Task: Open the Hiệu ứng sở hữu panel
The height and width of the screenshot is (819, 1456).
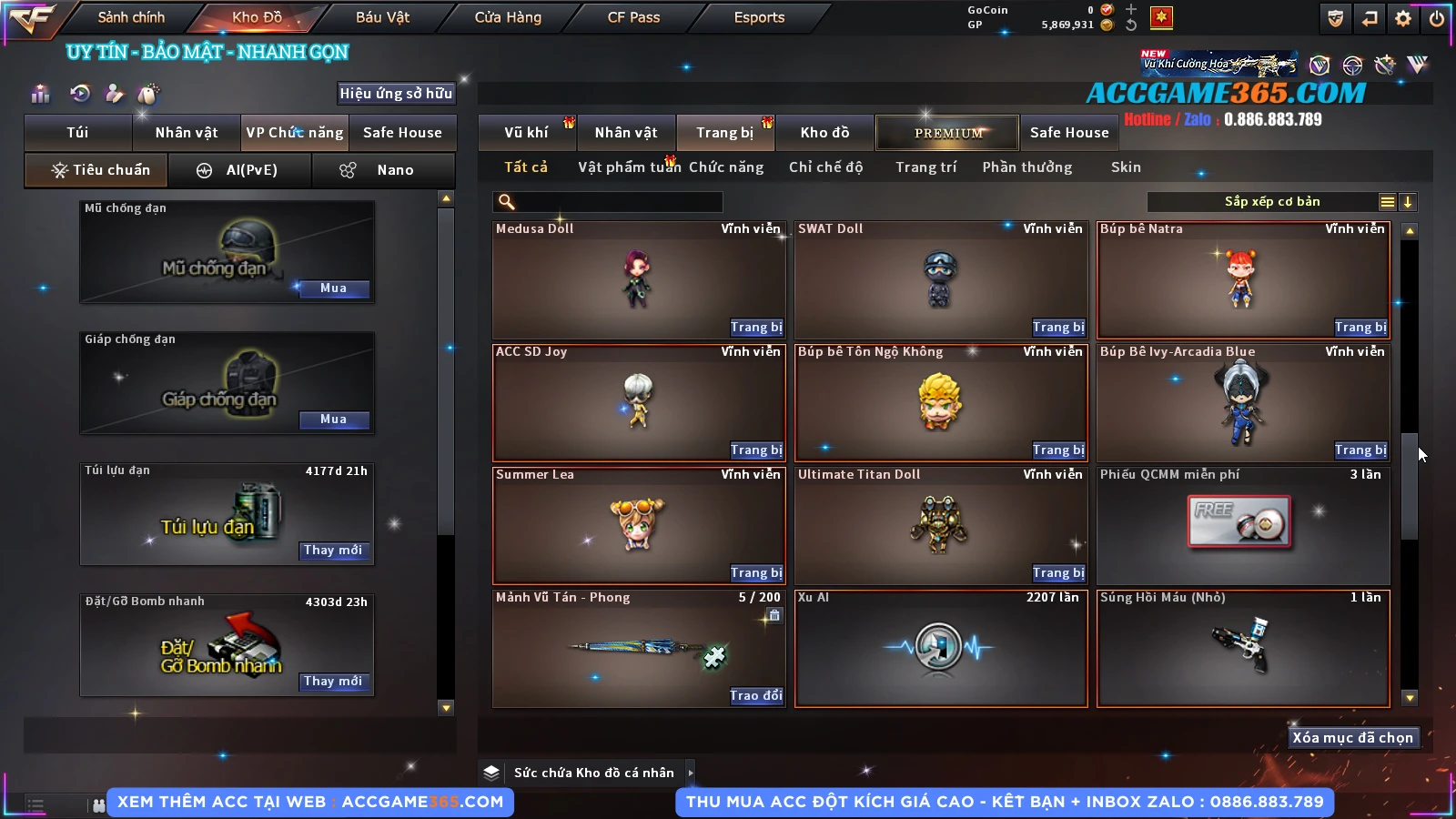Action: click(x=396, y=94)
